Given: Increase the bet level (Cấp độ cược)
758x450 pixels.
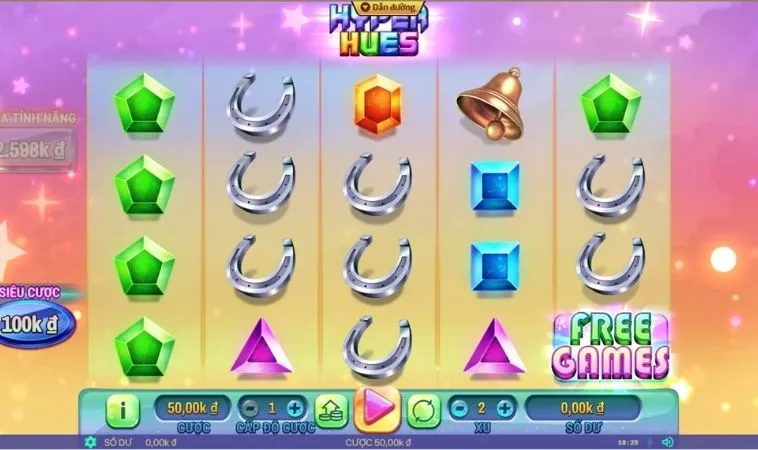Looking at the screenshot, I should [294, 408].
